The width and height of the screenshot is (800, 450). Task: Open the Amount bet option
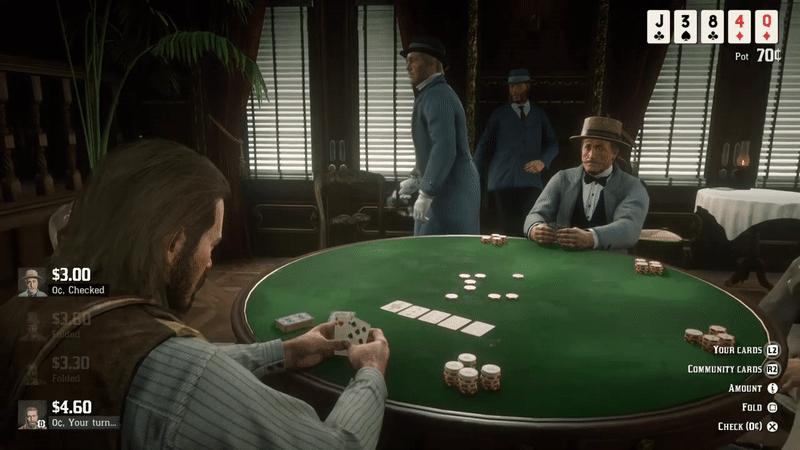tap(752, 388)
